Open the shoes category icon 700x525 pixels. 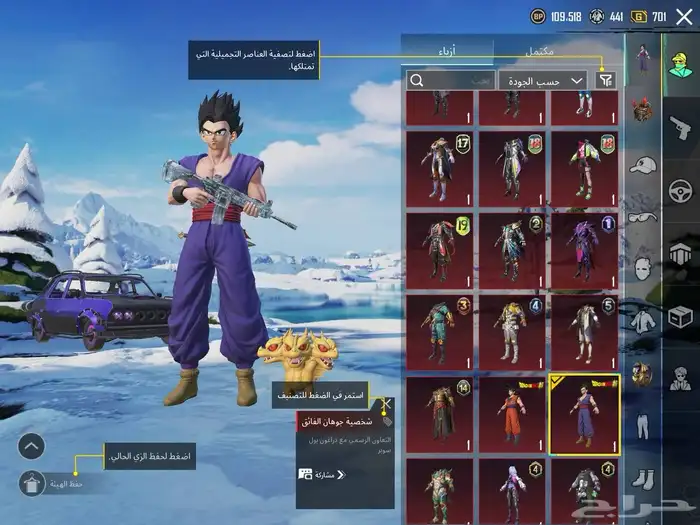pyautogui.click(x=642, y=478)
